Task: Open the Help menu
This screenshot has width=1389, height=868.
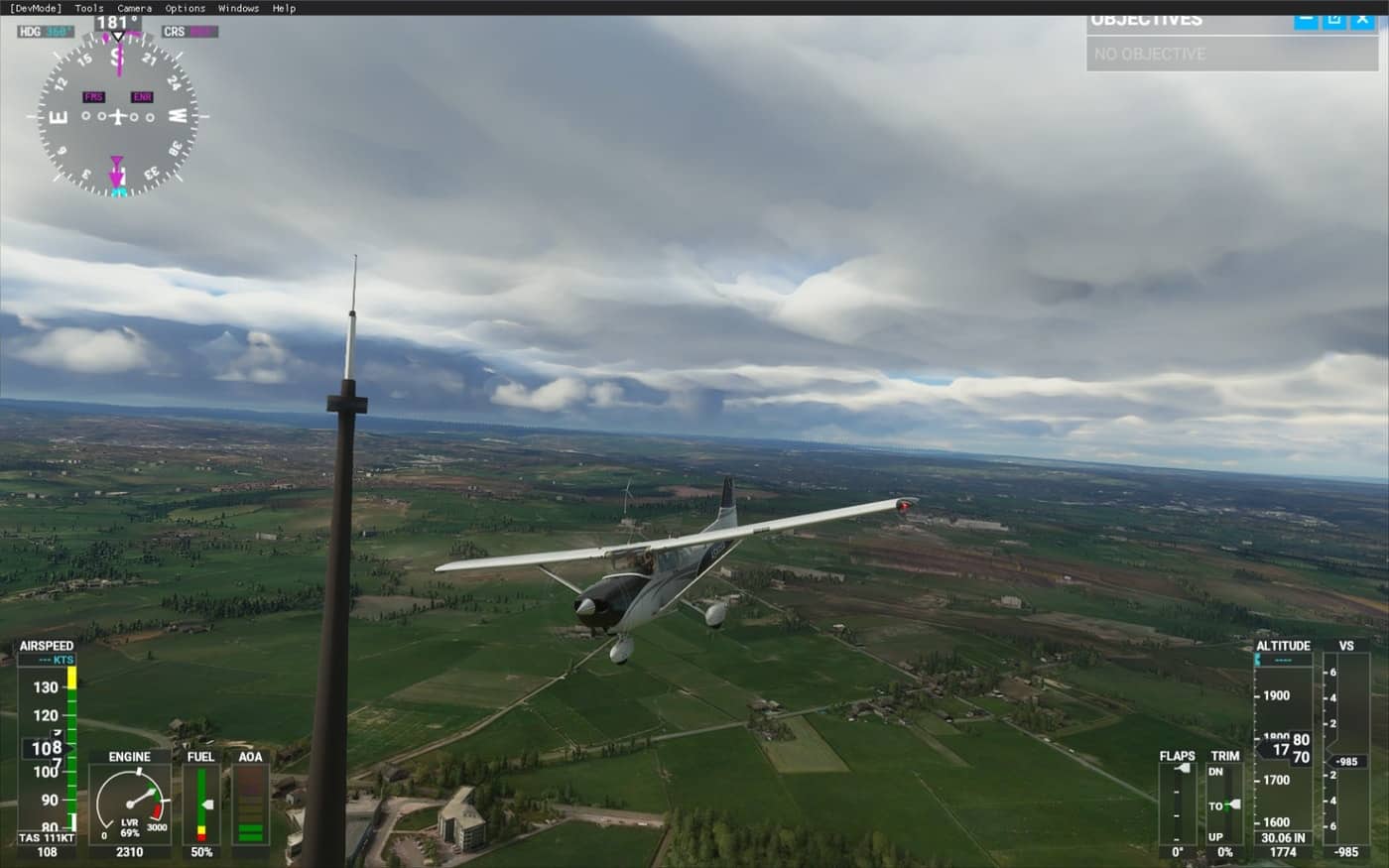Action: point(284,8)
